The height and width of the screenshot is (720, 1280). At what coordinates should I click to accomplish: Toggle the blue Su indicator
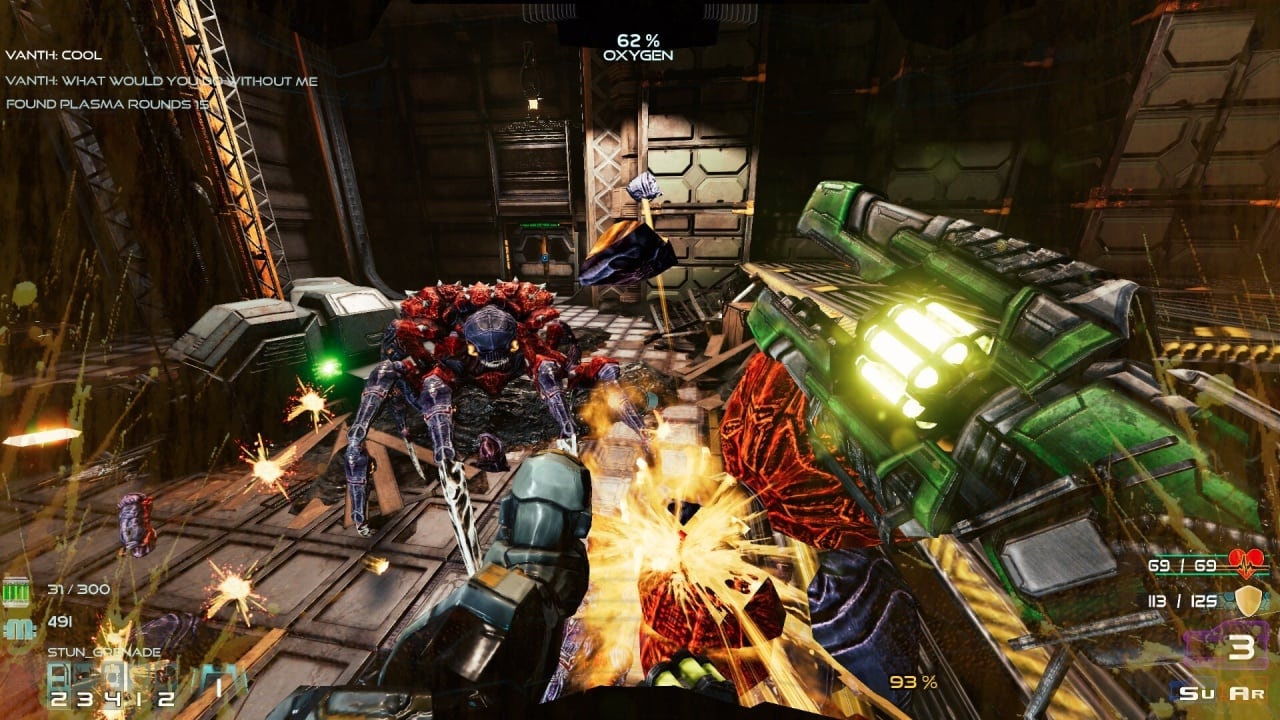tap(1188, 692)
